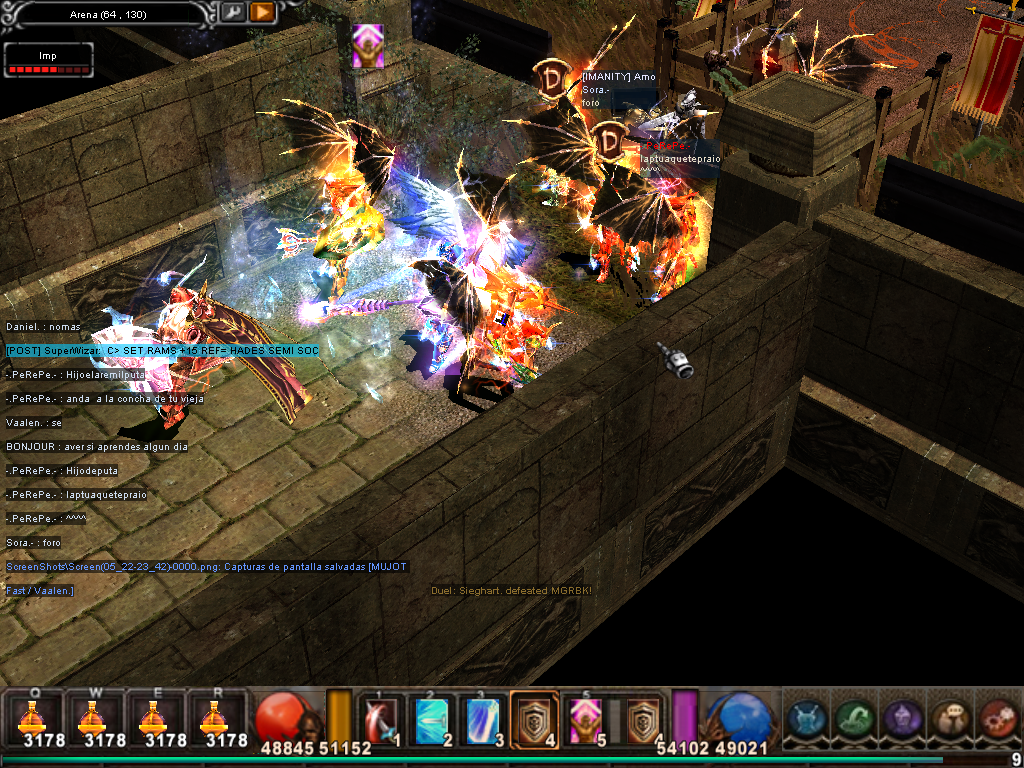
Task: Open the purple helmet menu icon
Action: tap(902, 719)
